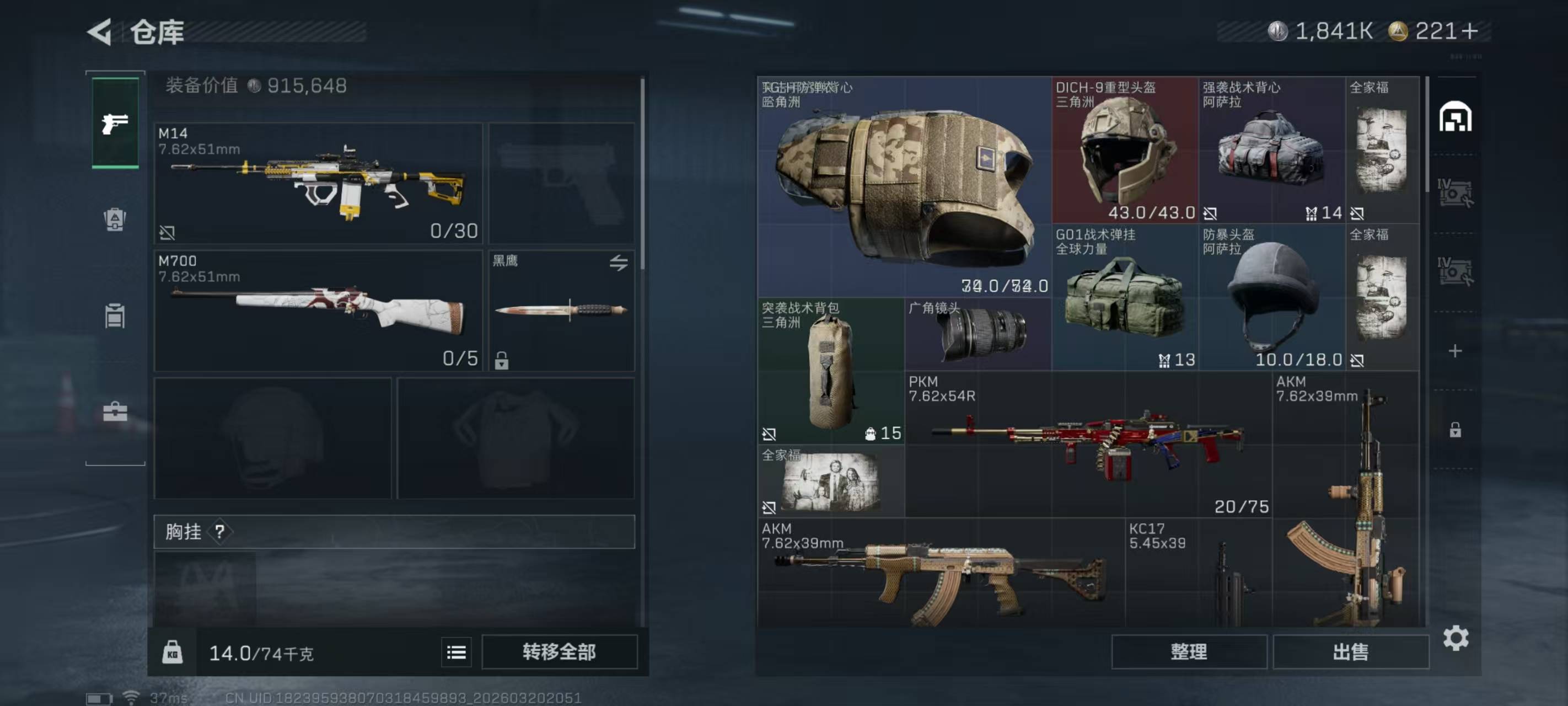This screenshot has height=706, width=1568.
Task: Select the pistol loadout tab
Action: (x=115, y=124)
